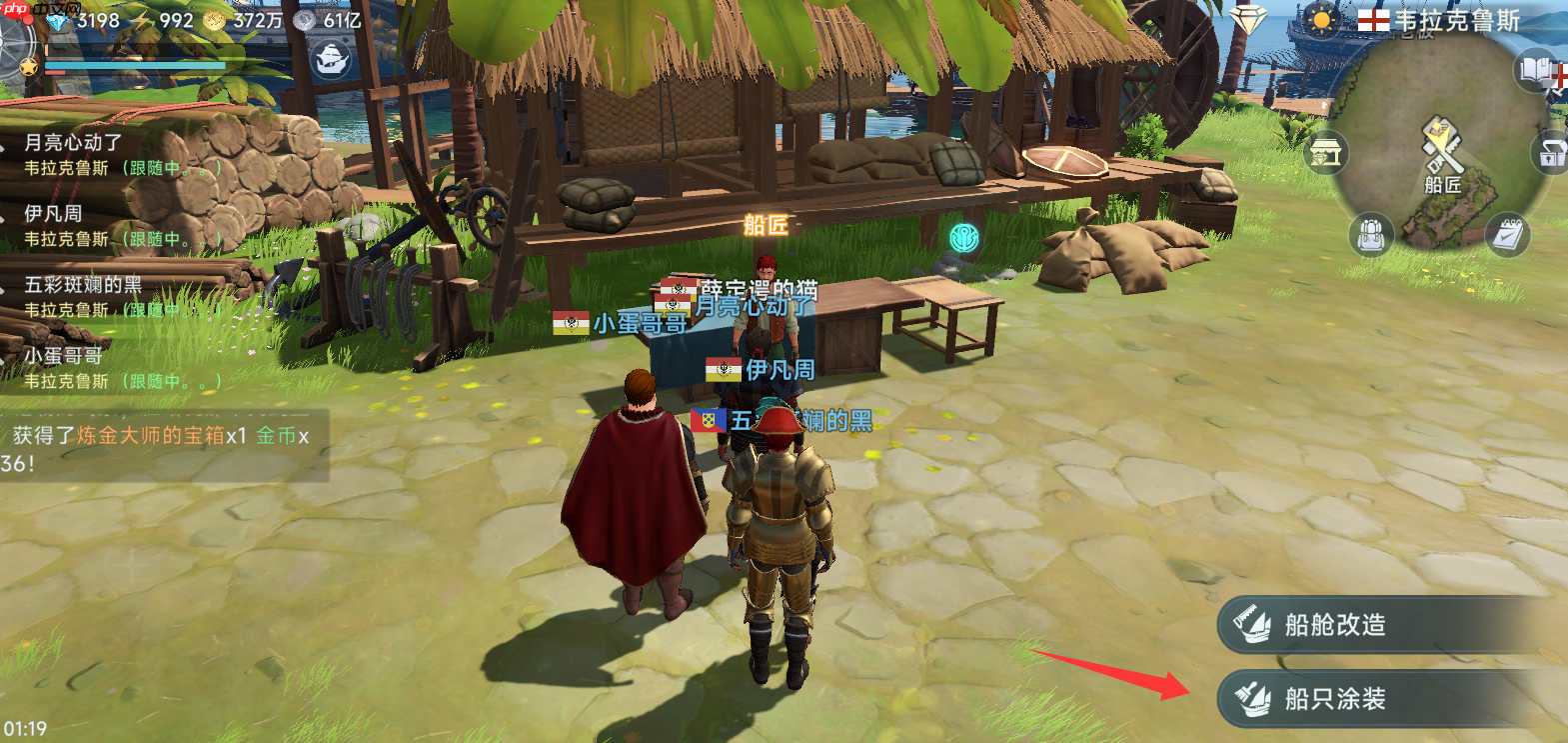
Task: Click the padlock chest icon at the minimap edge
Action: tap(1551, 153)
